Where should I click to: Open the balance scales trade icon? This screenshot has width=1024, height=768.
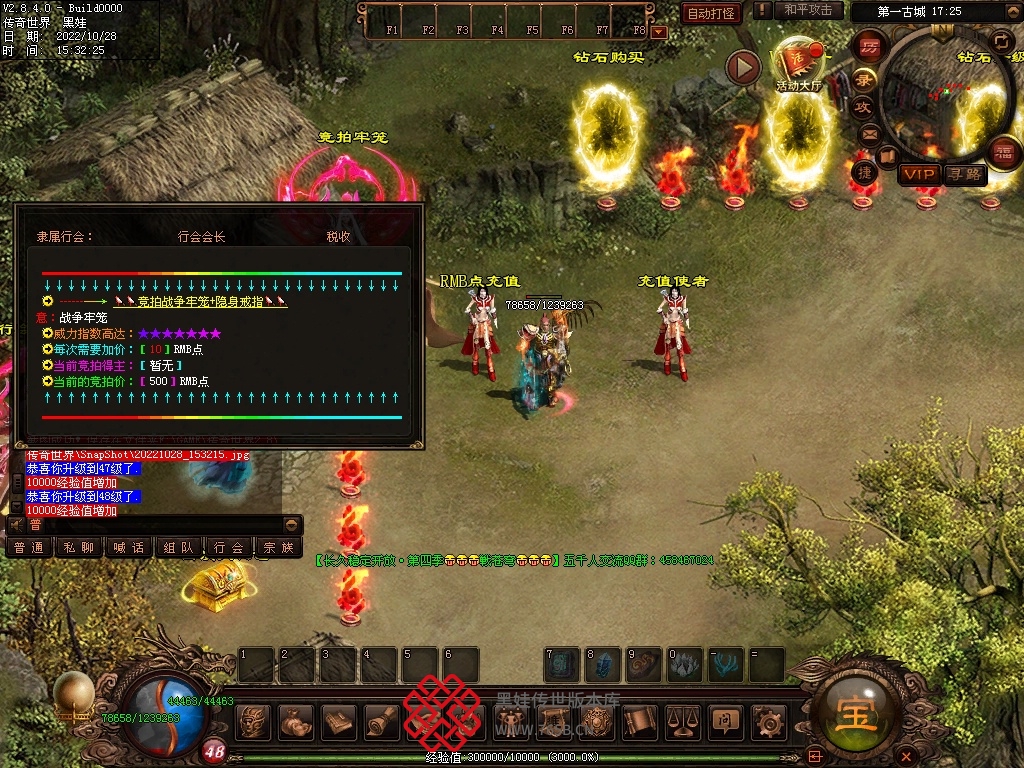click(x=682, y=720)
